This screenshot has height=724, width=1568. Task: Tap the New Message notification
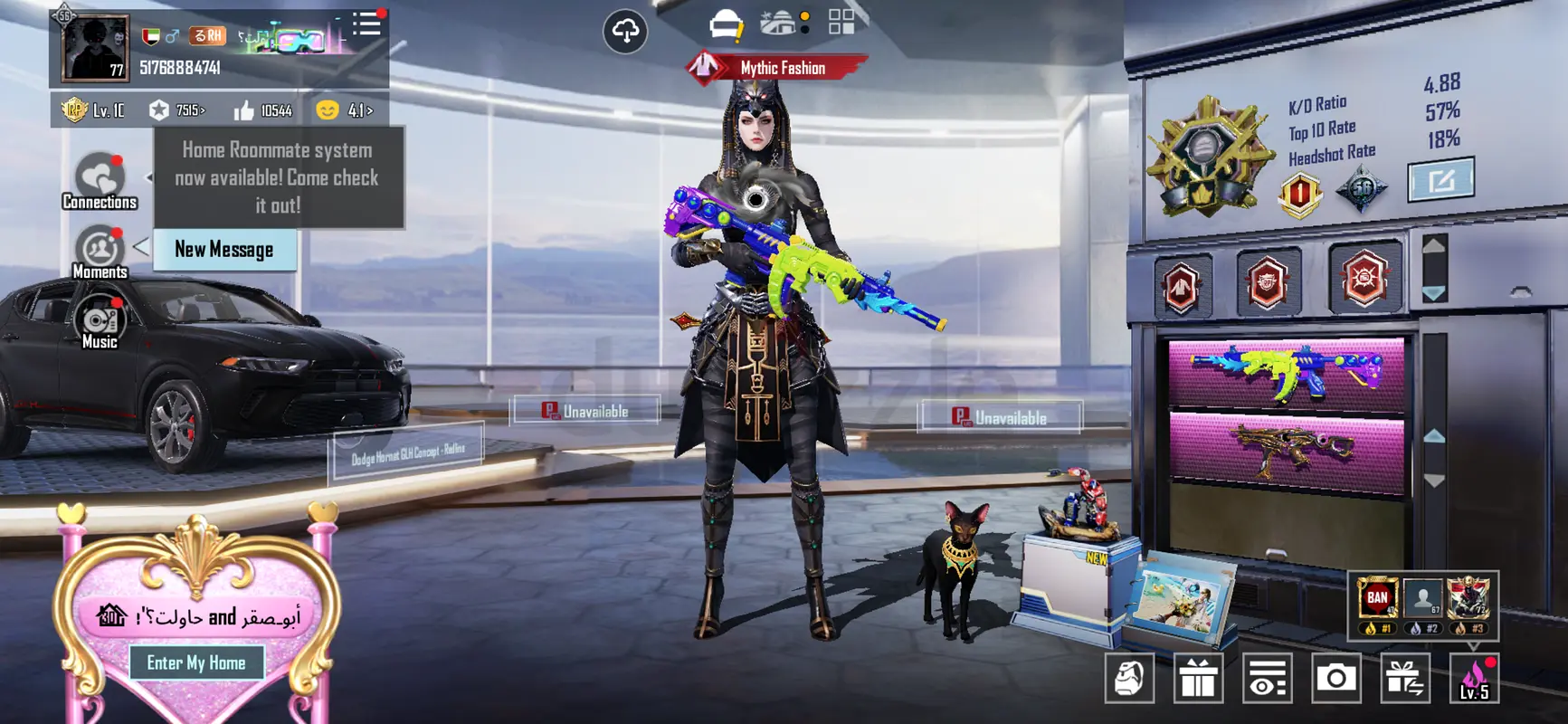(224, 250)
